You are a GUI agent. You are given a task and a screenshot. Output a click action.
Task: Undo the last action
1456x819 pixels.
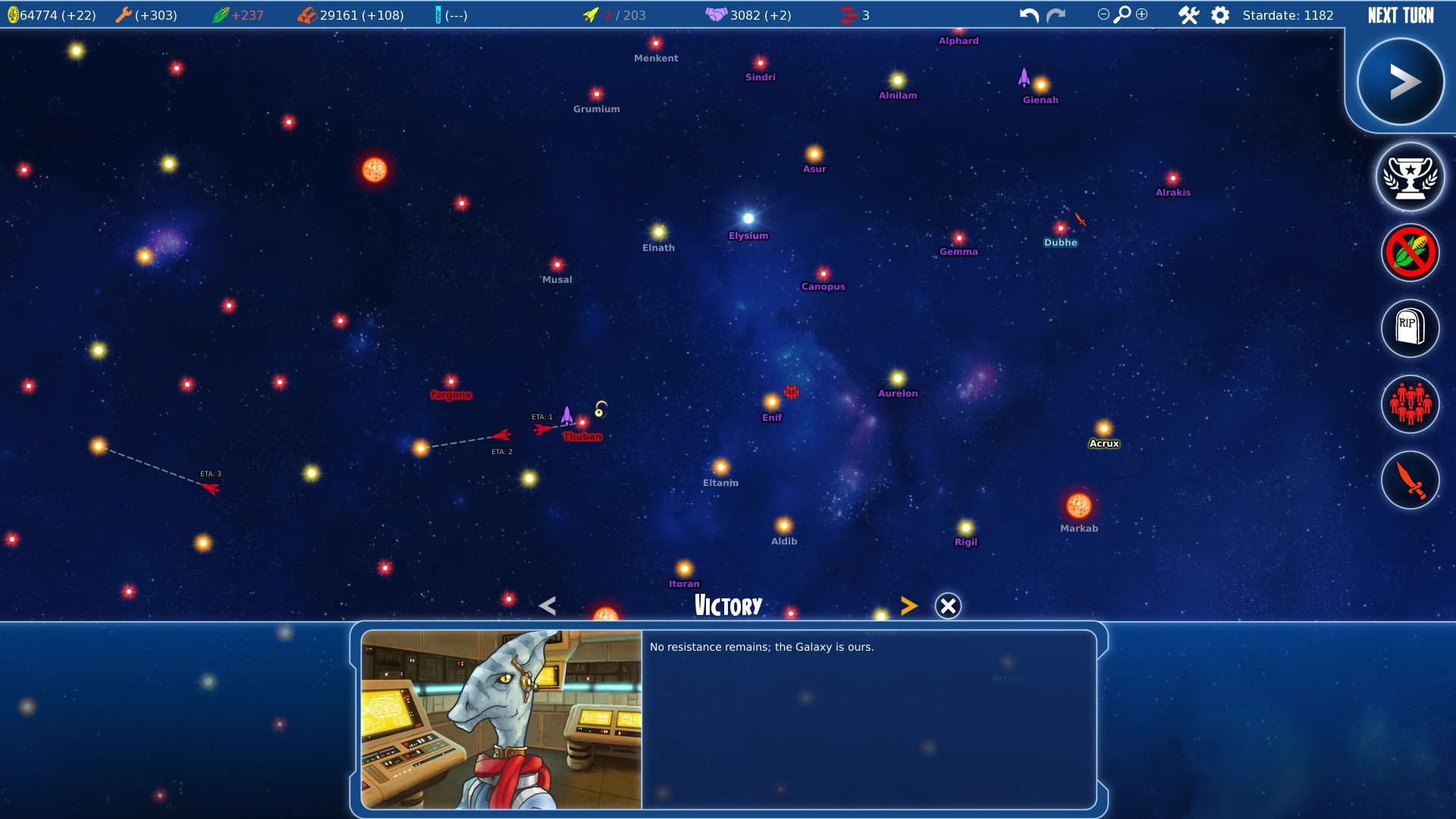[1028, 15]
